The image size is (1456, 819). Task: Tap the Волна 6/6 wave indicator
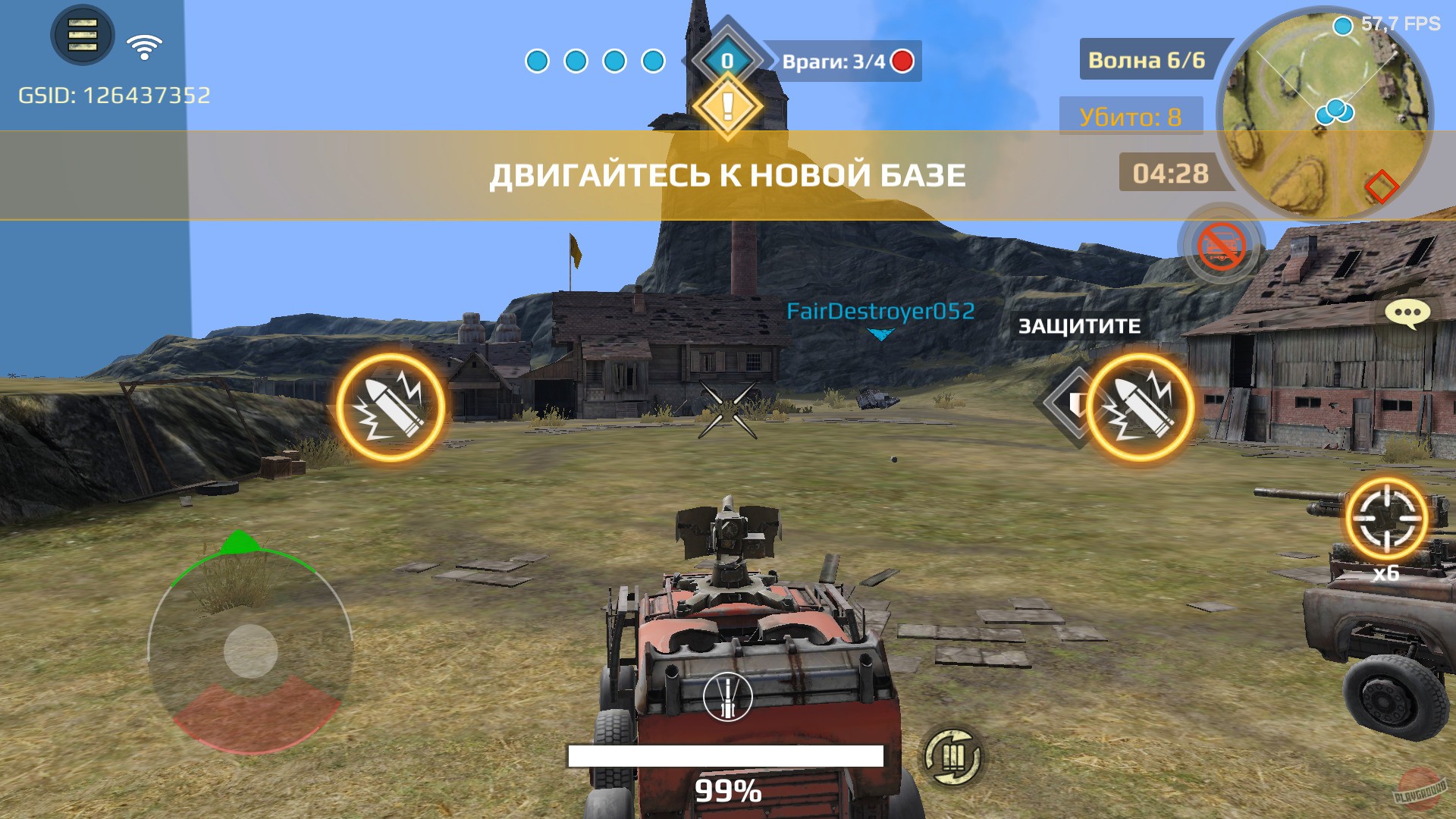(x=1147, y=59)
